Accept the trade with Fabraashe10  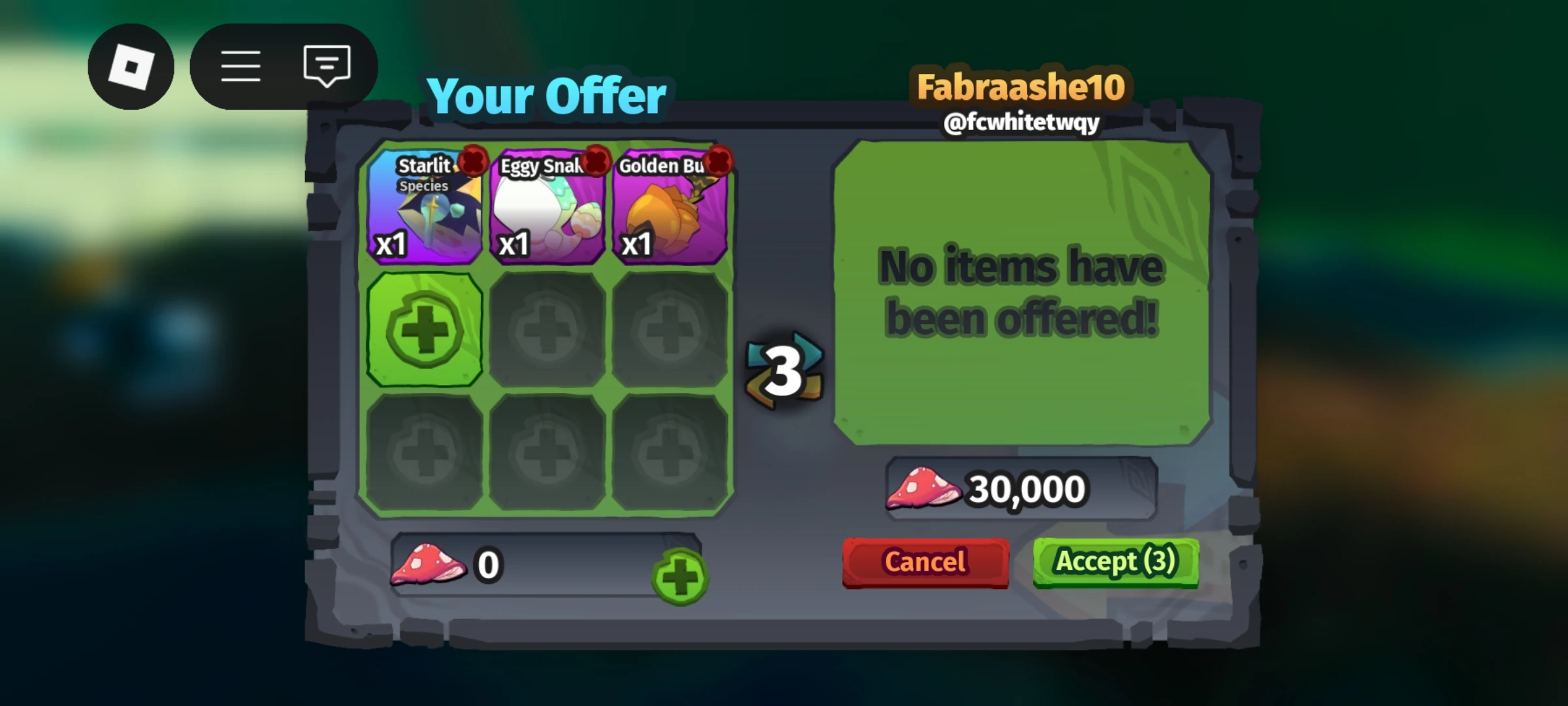[x=1116, y=561]
